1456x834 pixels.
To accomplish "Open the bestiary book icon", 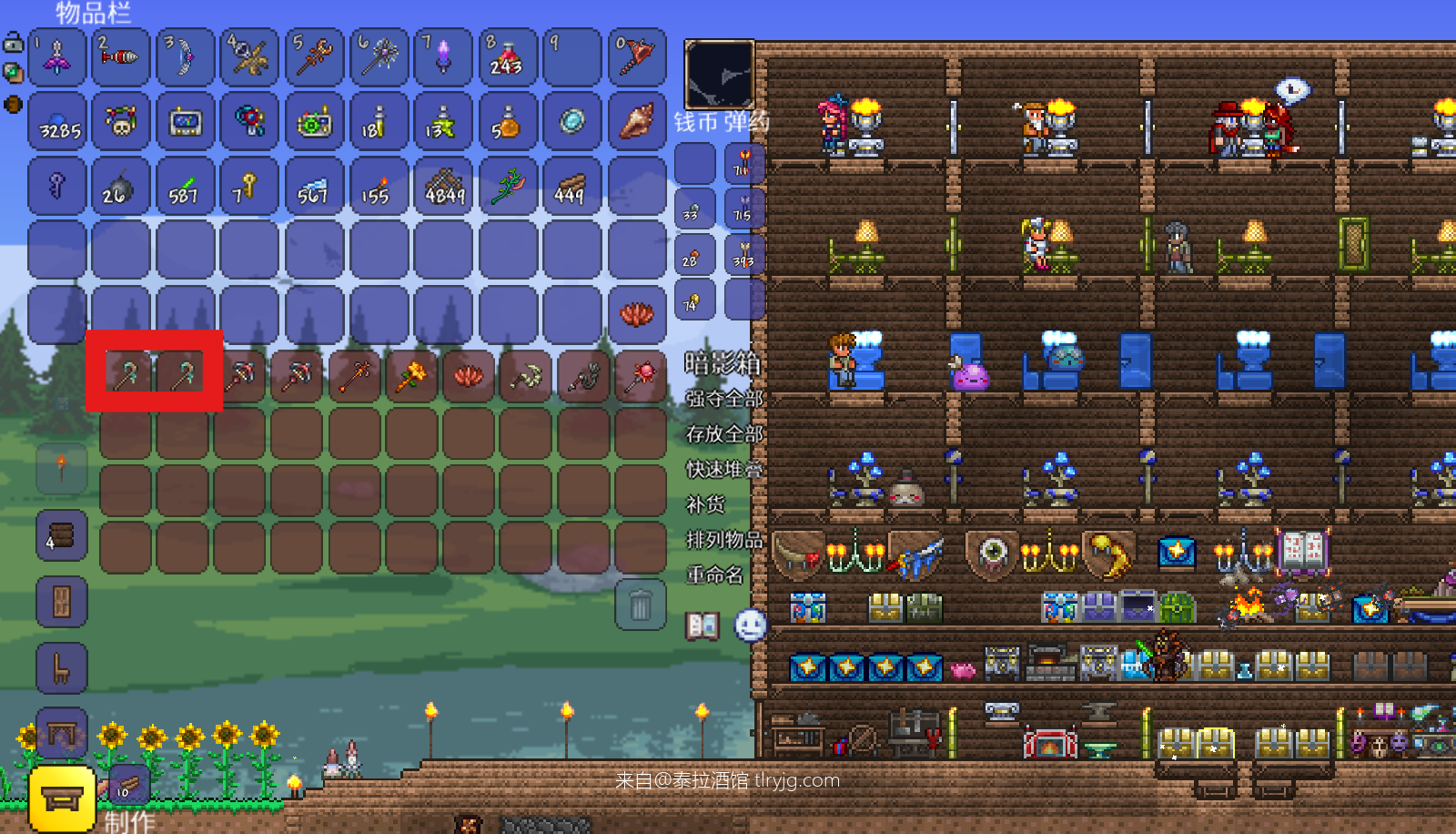I will click(702, 625).
